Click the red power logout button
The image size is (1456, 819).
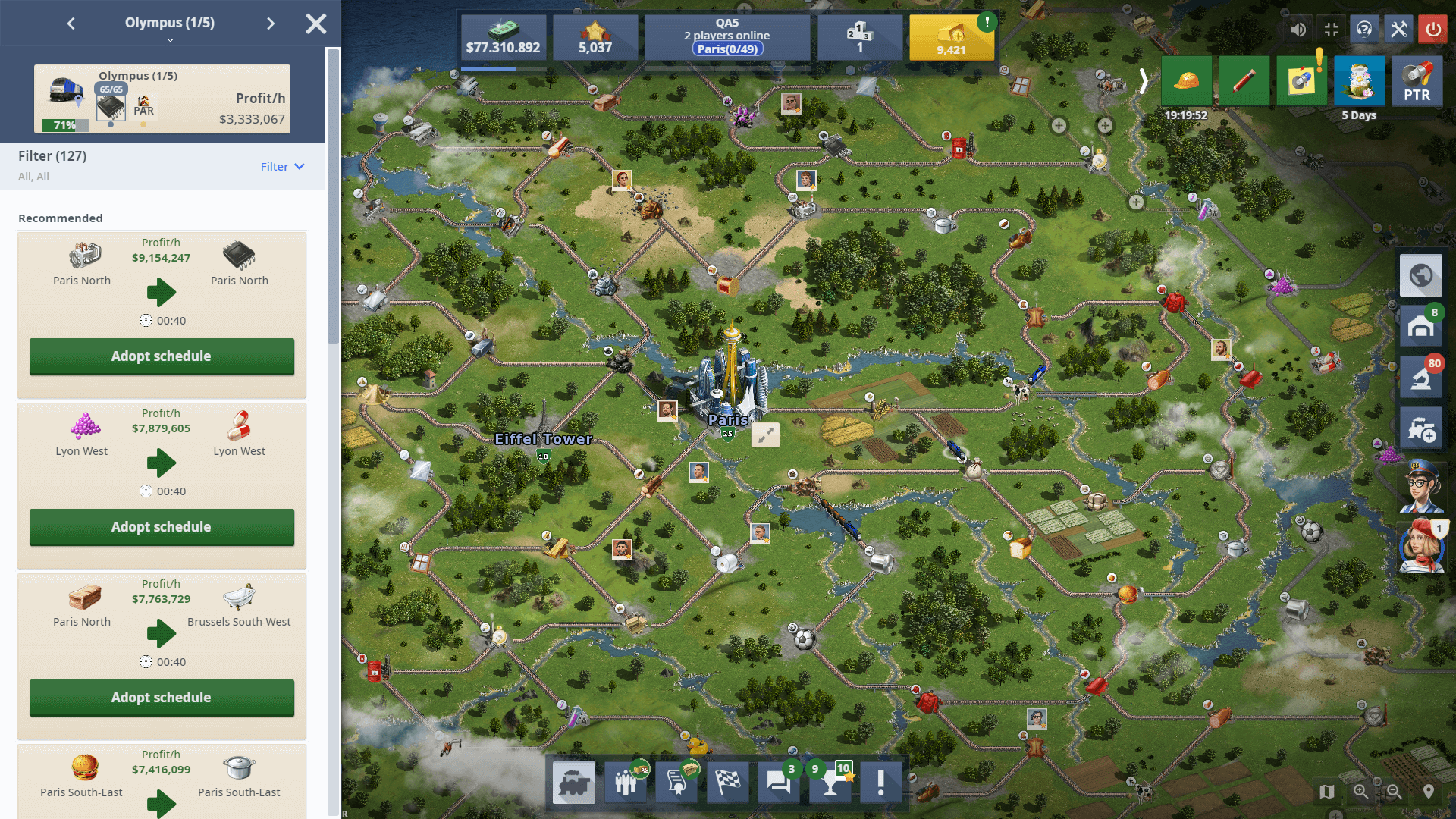point(1432,30)
